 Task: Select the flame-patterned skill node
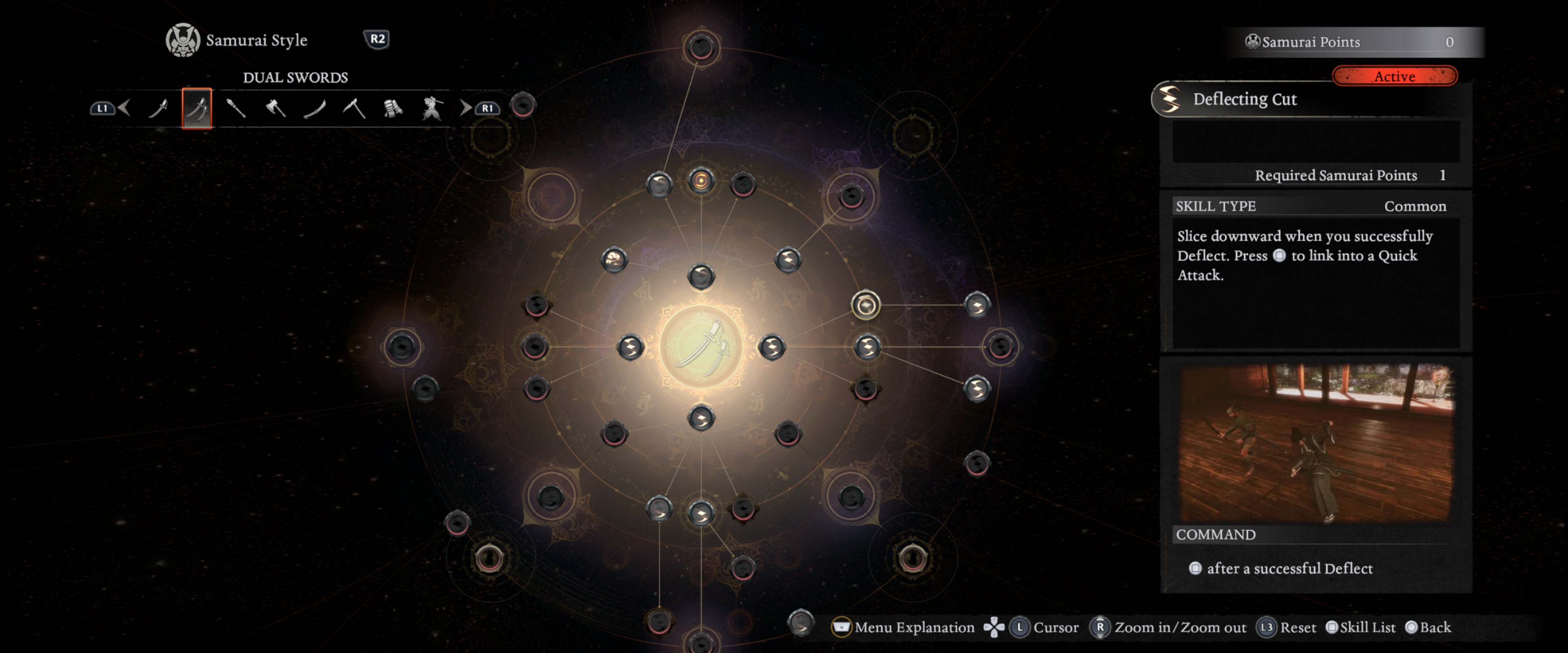[614, 260]
